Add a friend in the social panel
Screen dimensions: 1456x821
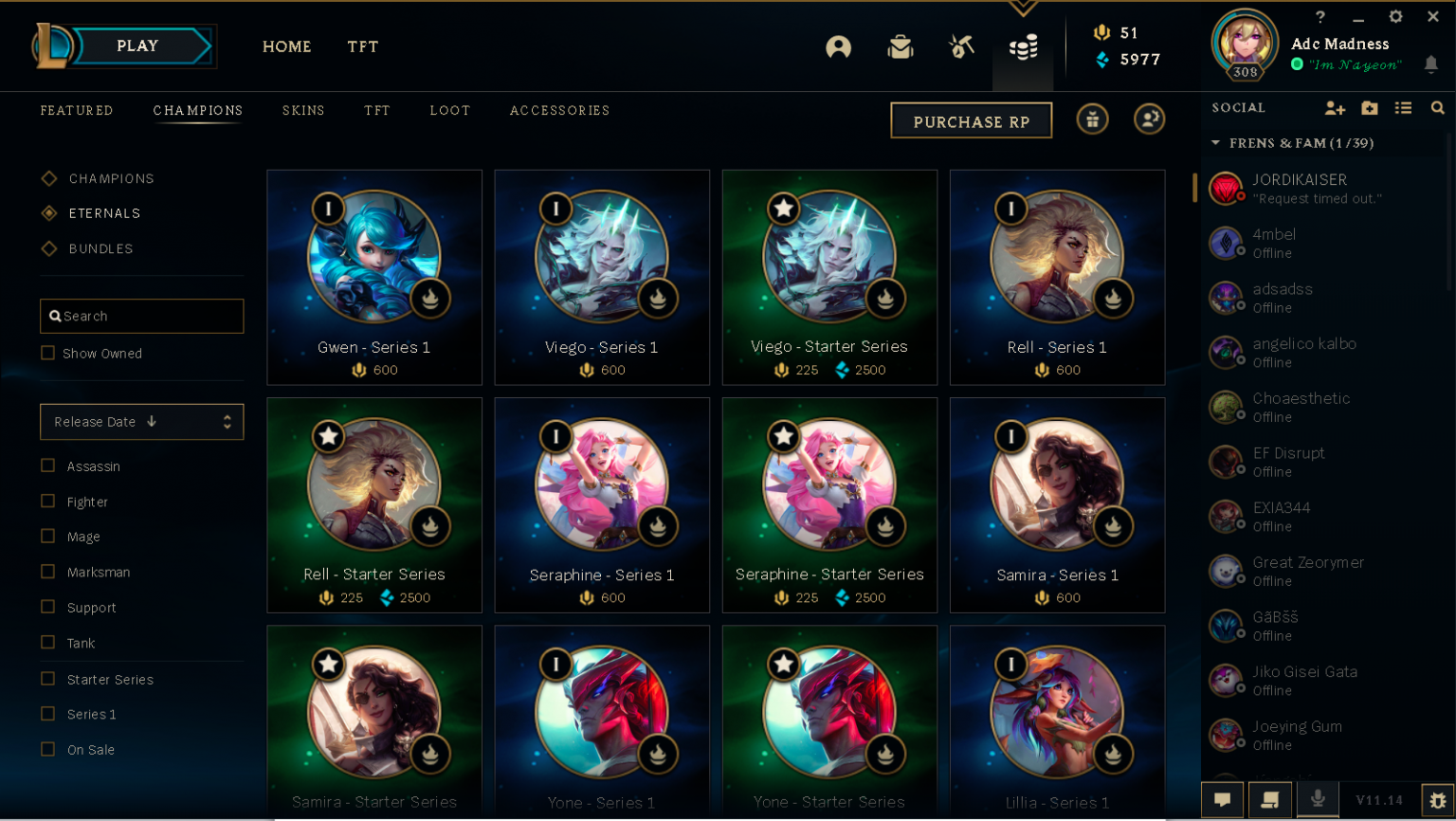click(1335, 108)
